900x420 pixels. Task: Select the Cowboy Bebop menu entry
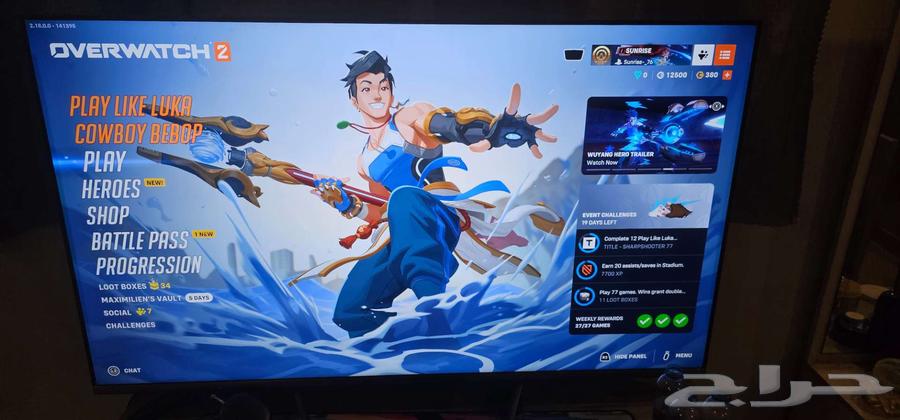click(x=138, y=134)
